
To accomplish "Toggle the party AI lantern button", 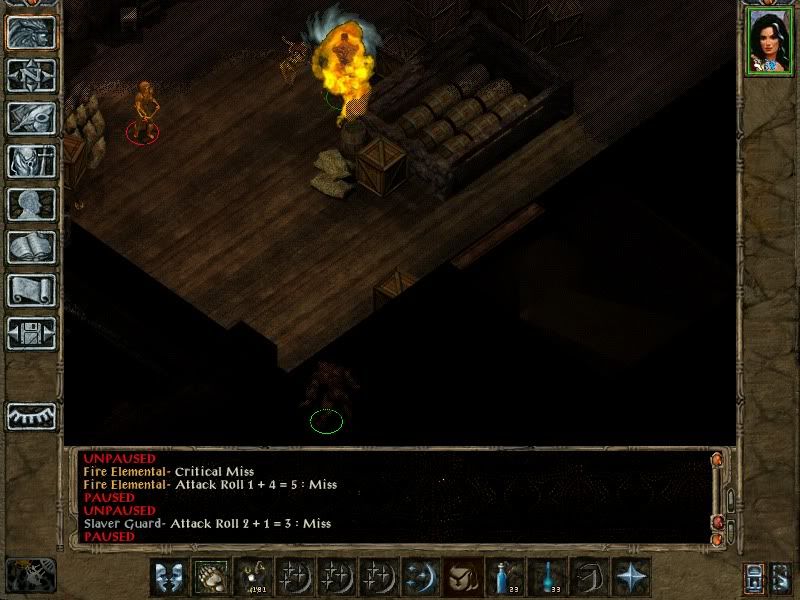I will click(755, 578).
